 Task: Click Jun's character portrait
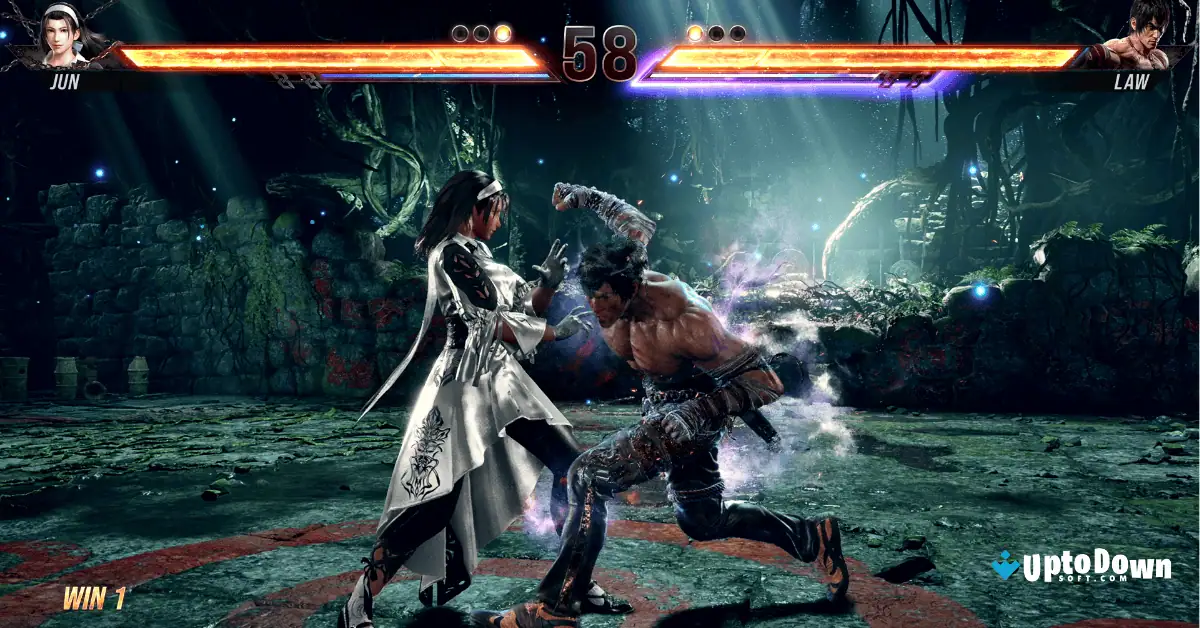(x=67, y=37)
